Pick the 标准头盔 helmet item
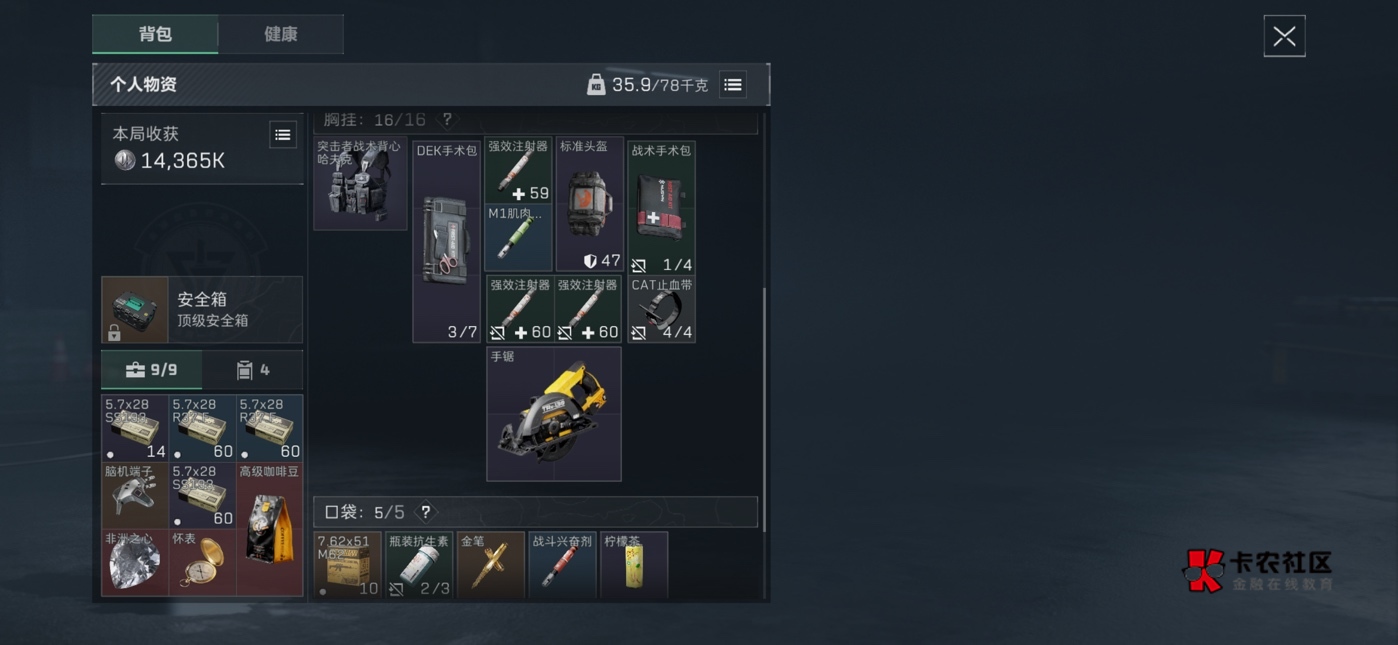The image size is (1398, 645). tap(590, 205)
